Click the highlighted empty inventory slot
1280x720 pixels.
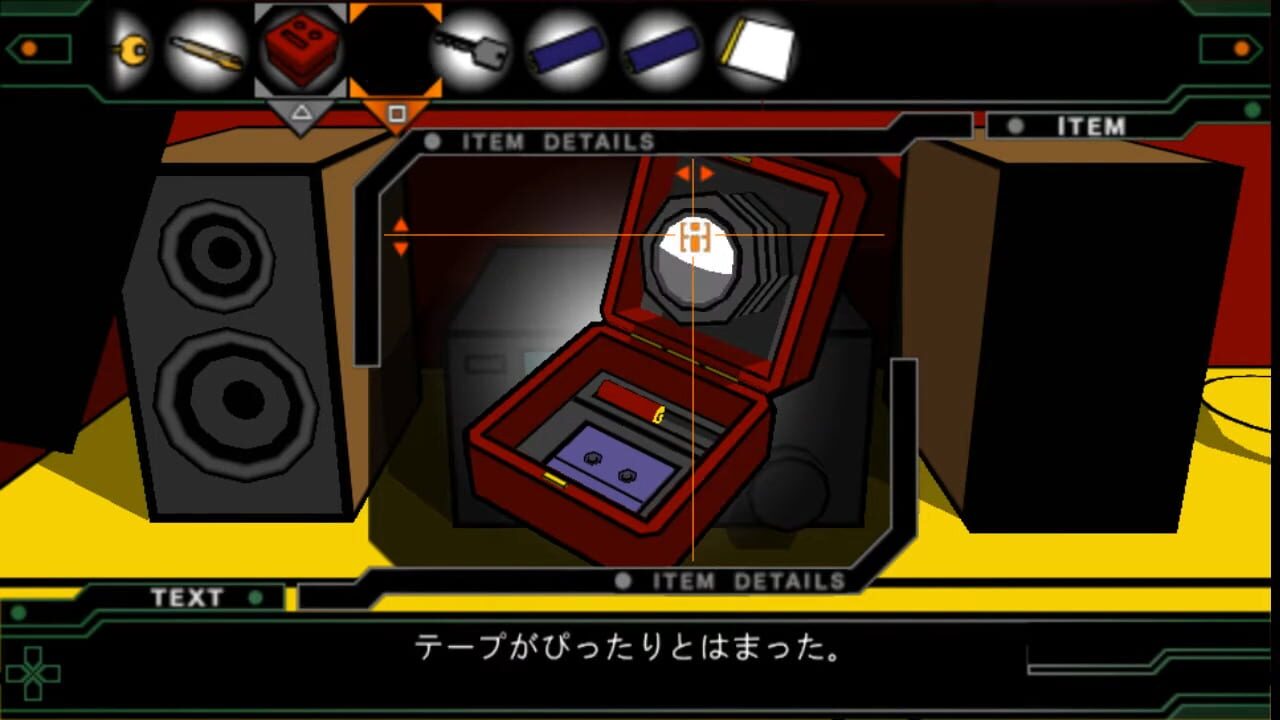coord(394,50)
